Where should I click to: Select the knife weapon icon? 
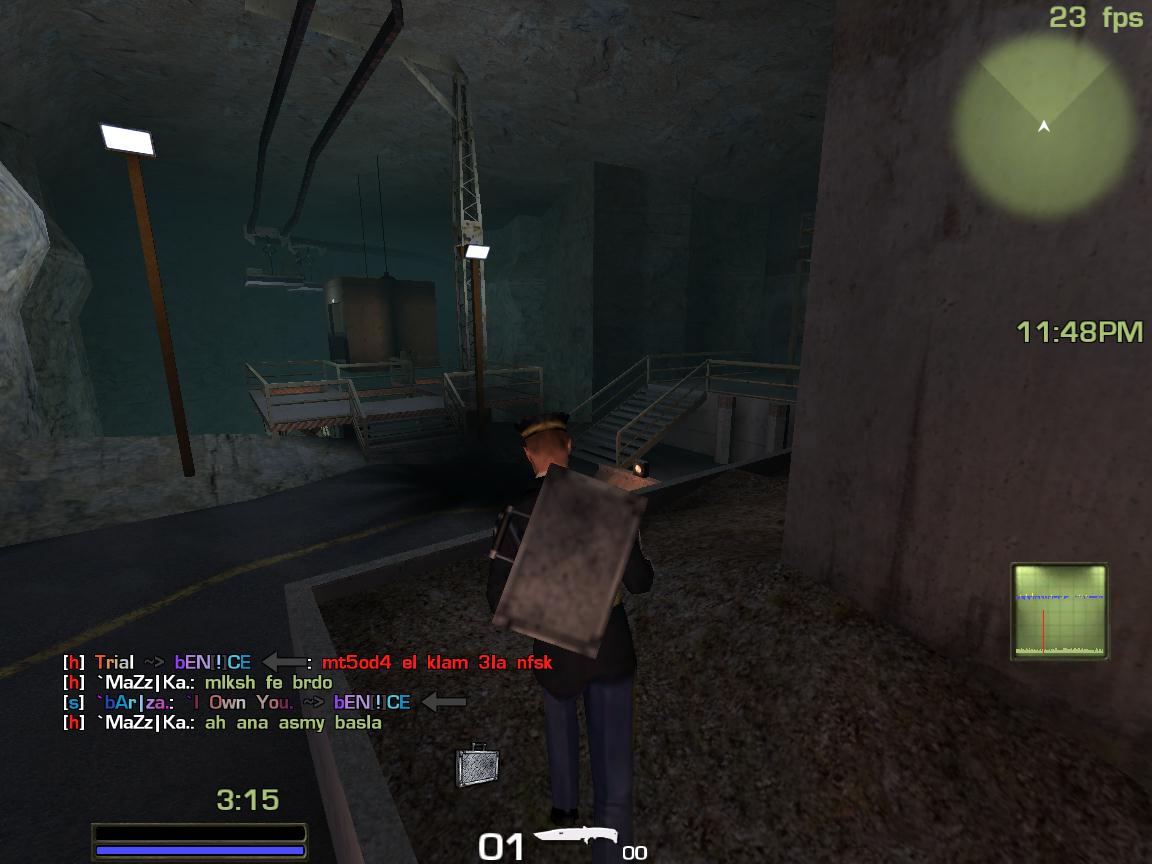[x=574, y=839]
